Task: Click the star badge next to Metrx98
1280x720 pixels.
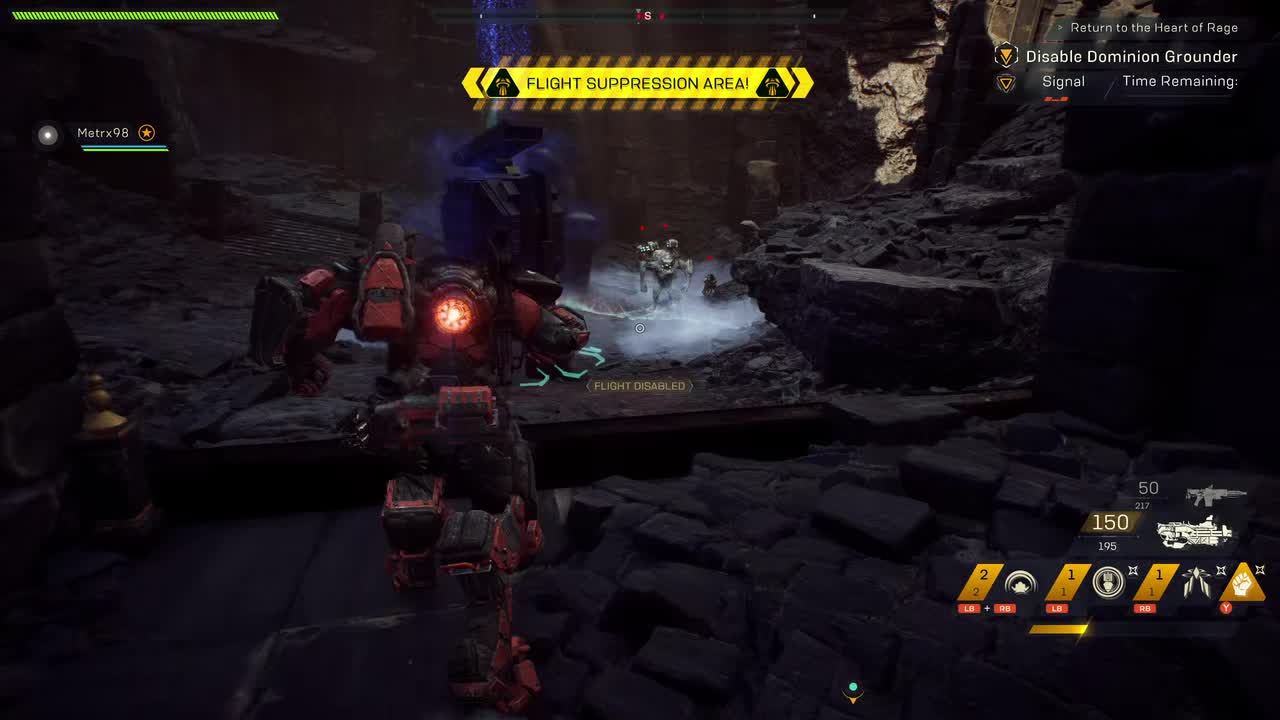Action: pyautogui.click(x=146, y=131)
